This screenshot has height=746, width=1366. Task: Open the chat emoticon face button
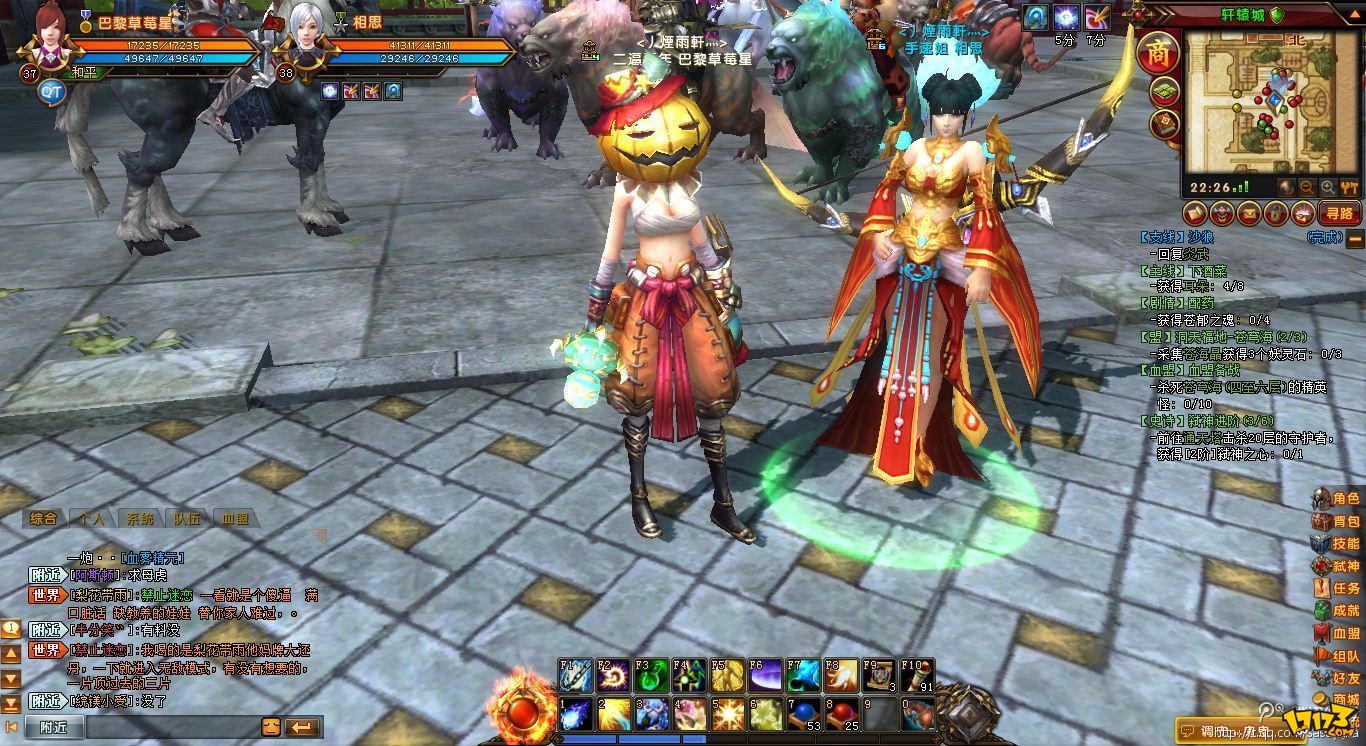tap(271, 727)
